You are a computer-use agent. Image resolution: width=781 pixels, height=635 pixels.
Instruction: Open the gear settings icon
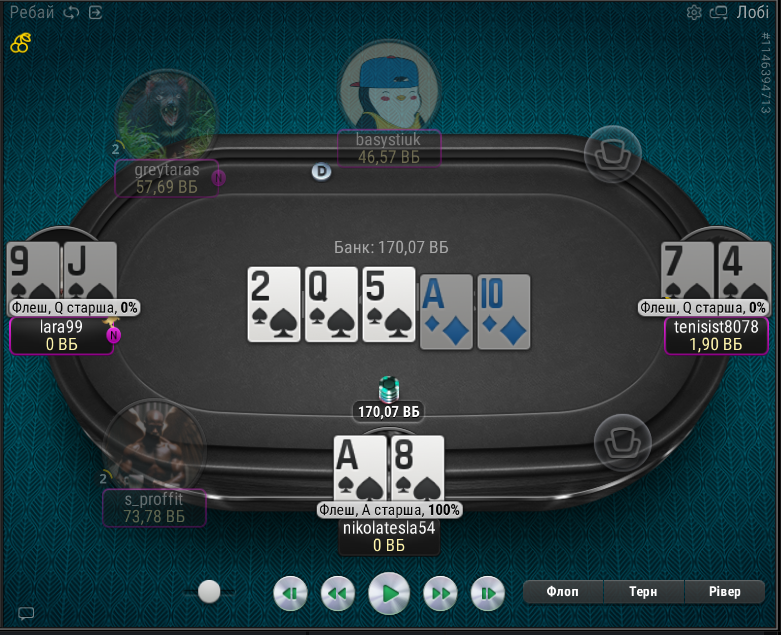click(x=694, y=13)
